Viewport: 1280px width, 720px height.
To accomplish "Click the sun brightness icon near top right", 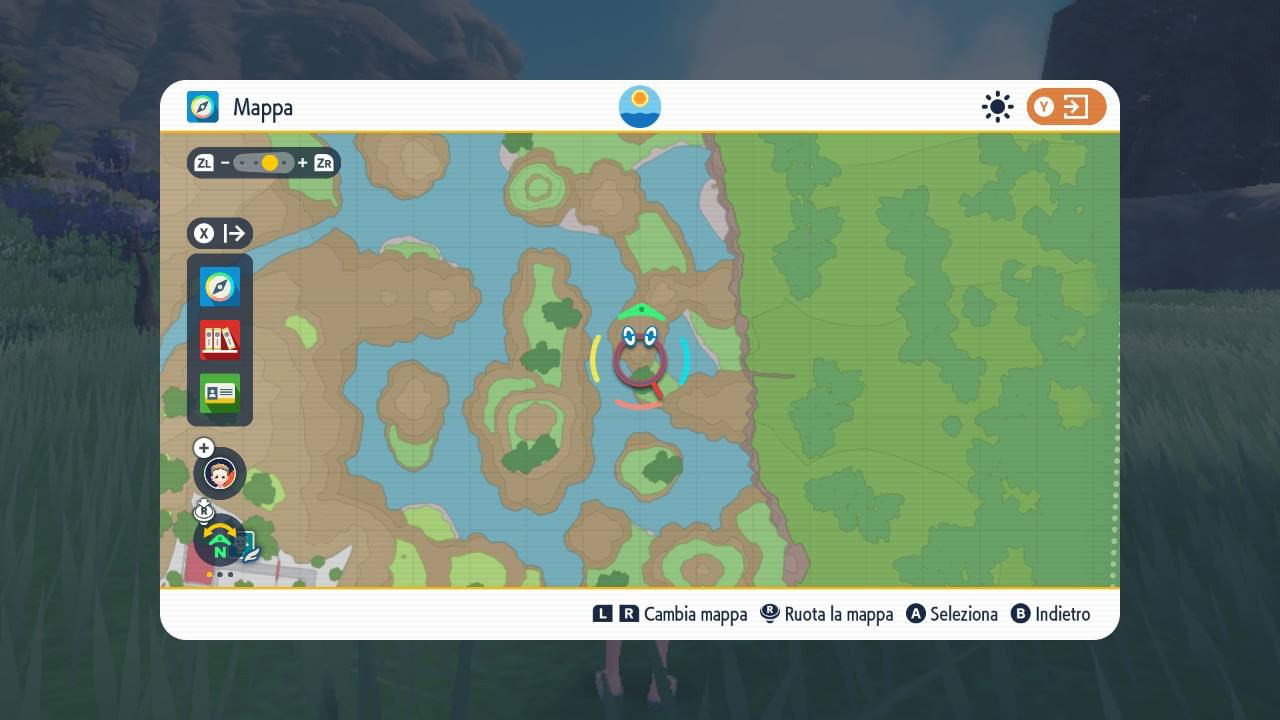I will [997, 107].
